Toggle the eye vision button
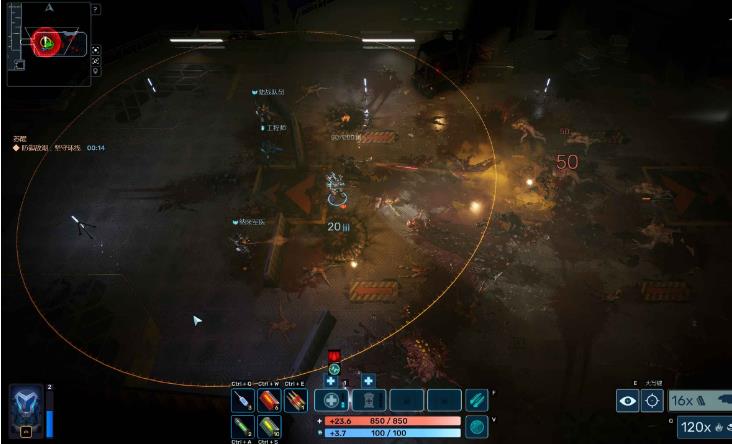The image size is (732, 444). pyautogui.click(x=627, y=401)
